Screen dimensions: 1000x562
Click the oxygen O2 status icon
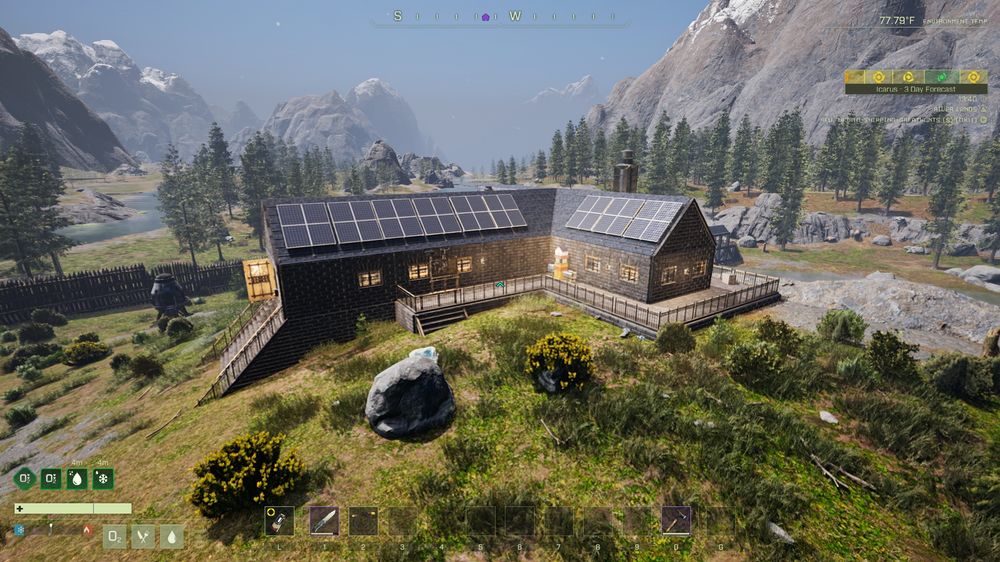(115, 537)
